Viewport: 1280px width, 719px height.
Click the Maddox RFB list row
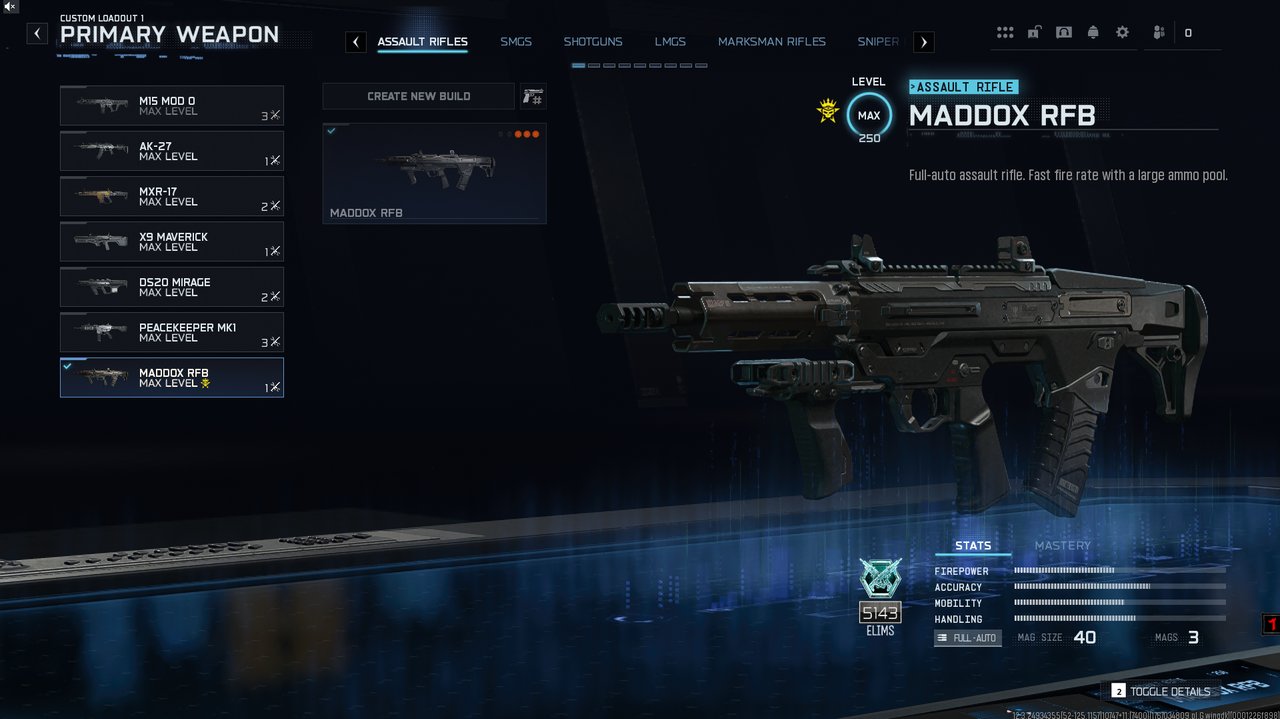(x=171, y=378)
